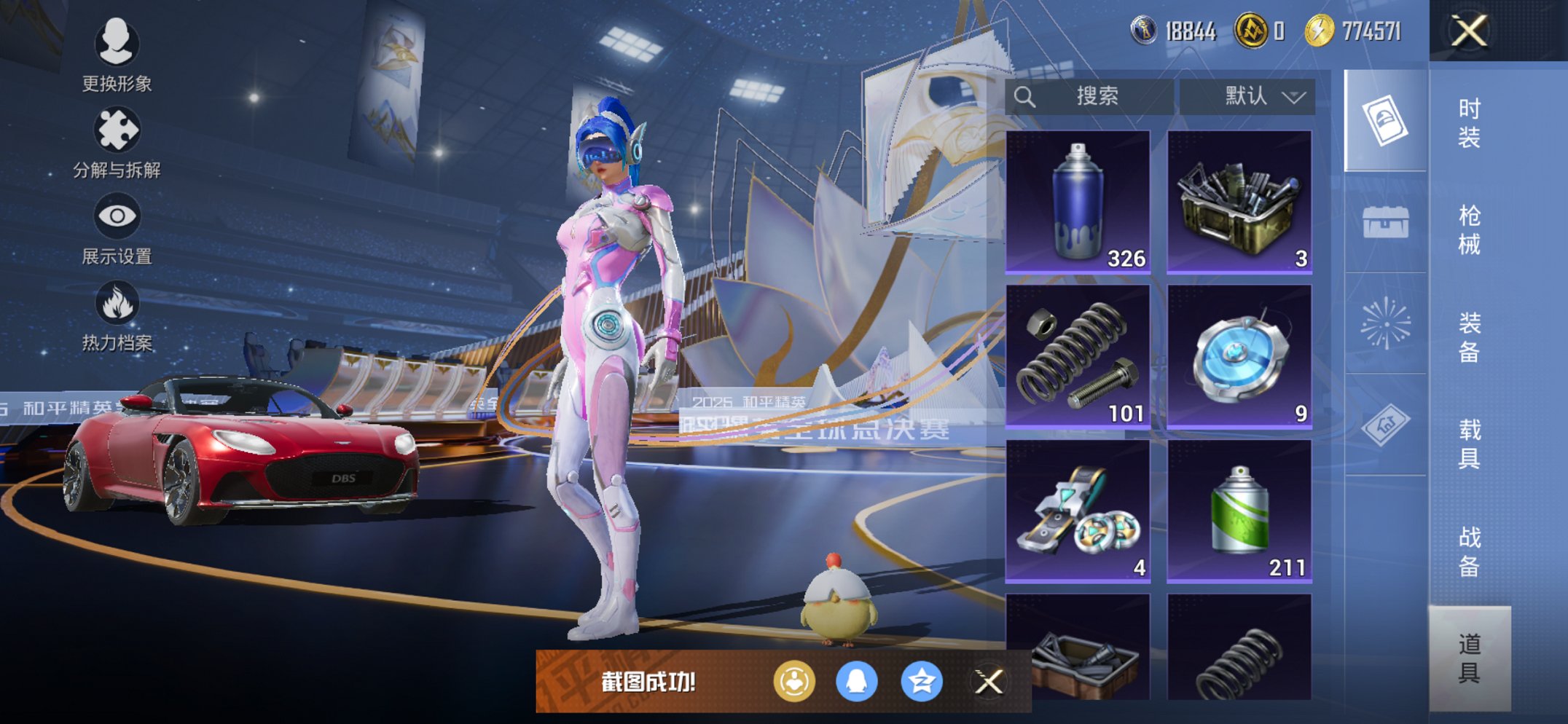Switch to the 时装 fashion tab

[1469, 122]
